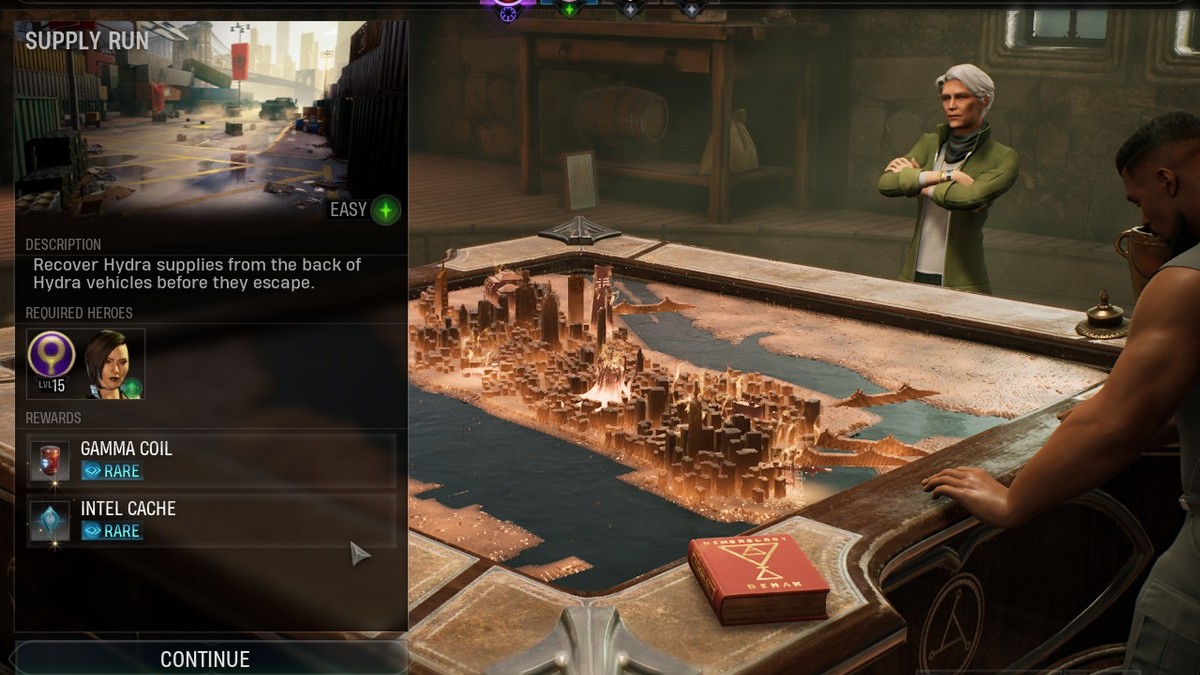Select the green star mission marker at top
This screenshot has height=675, width=1200.
point(569,8)
